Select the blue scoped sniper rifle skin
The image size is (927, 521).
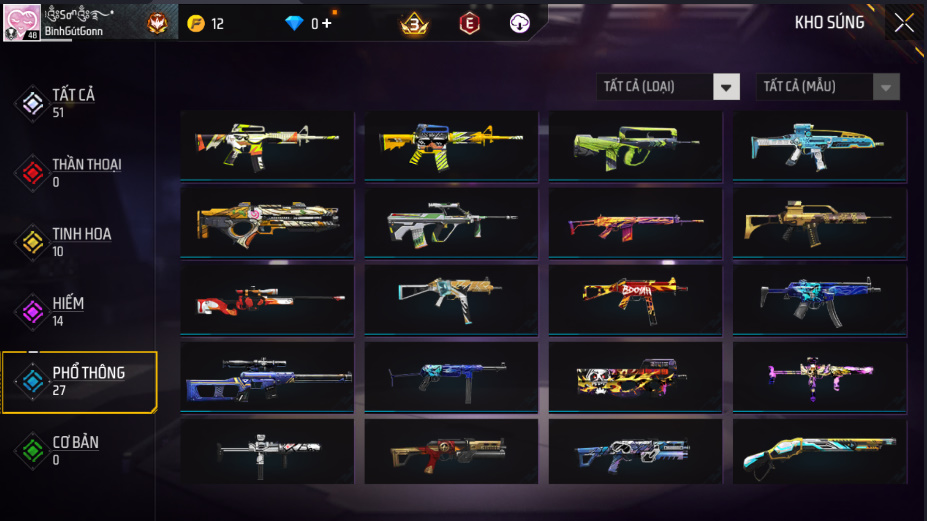coord(267,377)
